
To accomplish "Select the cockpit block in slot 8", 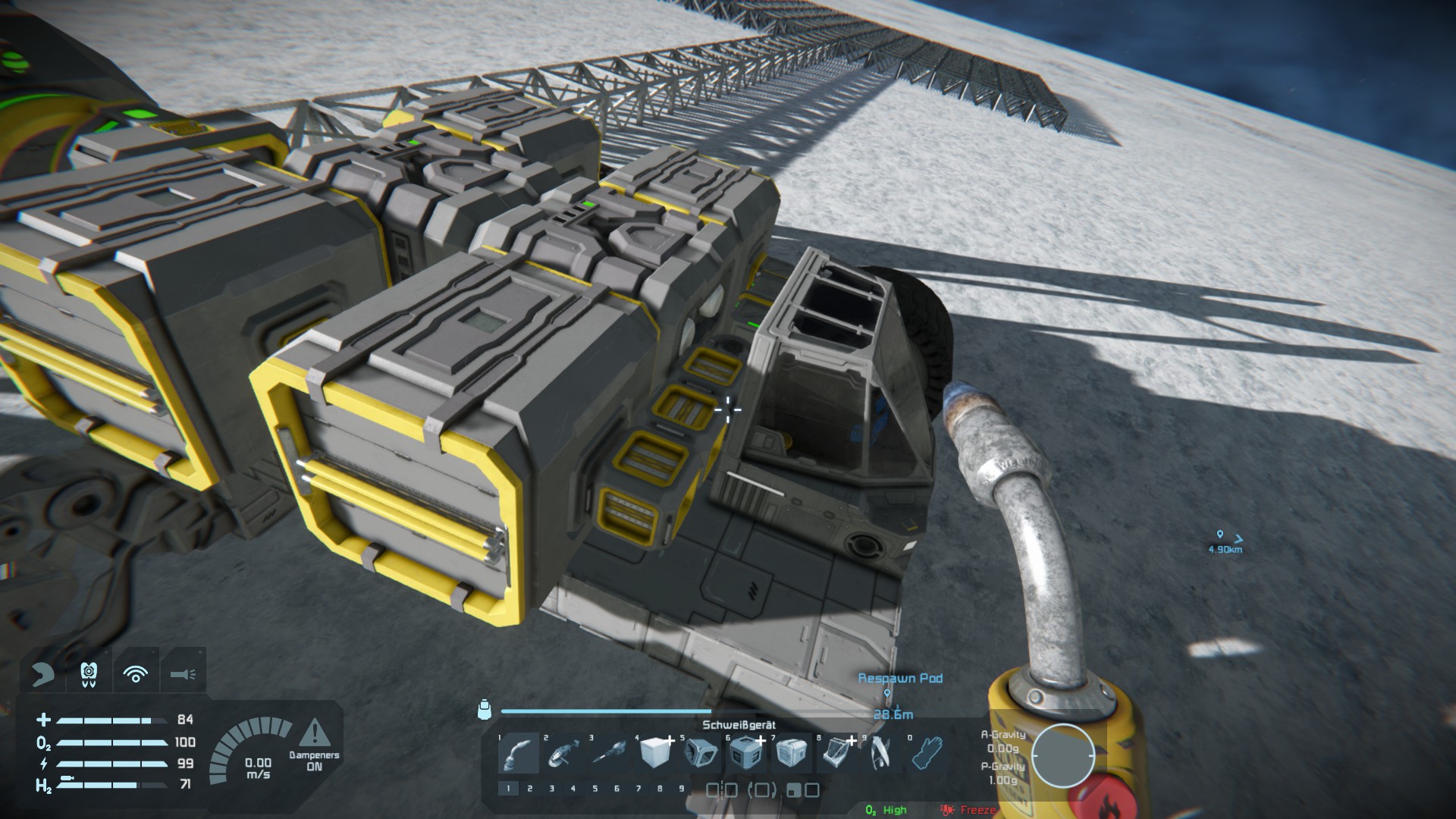I will [837, 752].
